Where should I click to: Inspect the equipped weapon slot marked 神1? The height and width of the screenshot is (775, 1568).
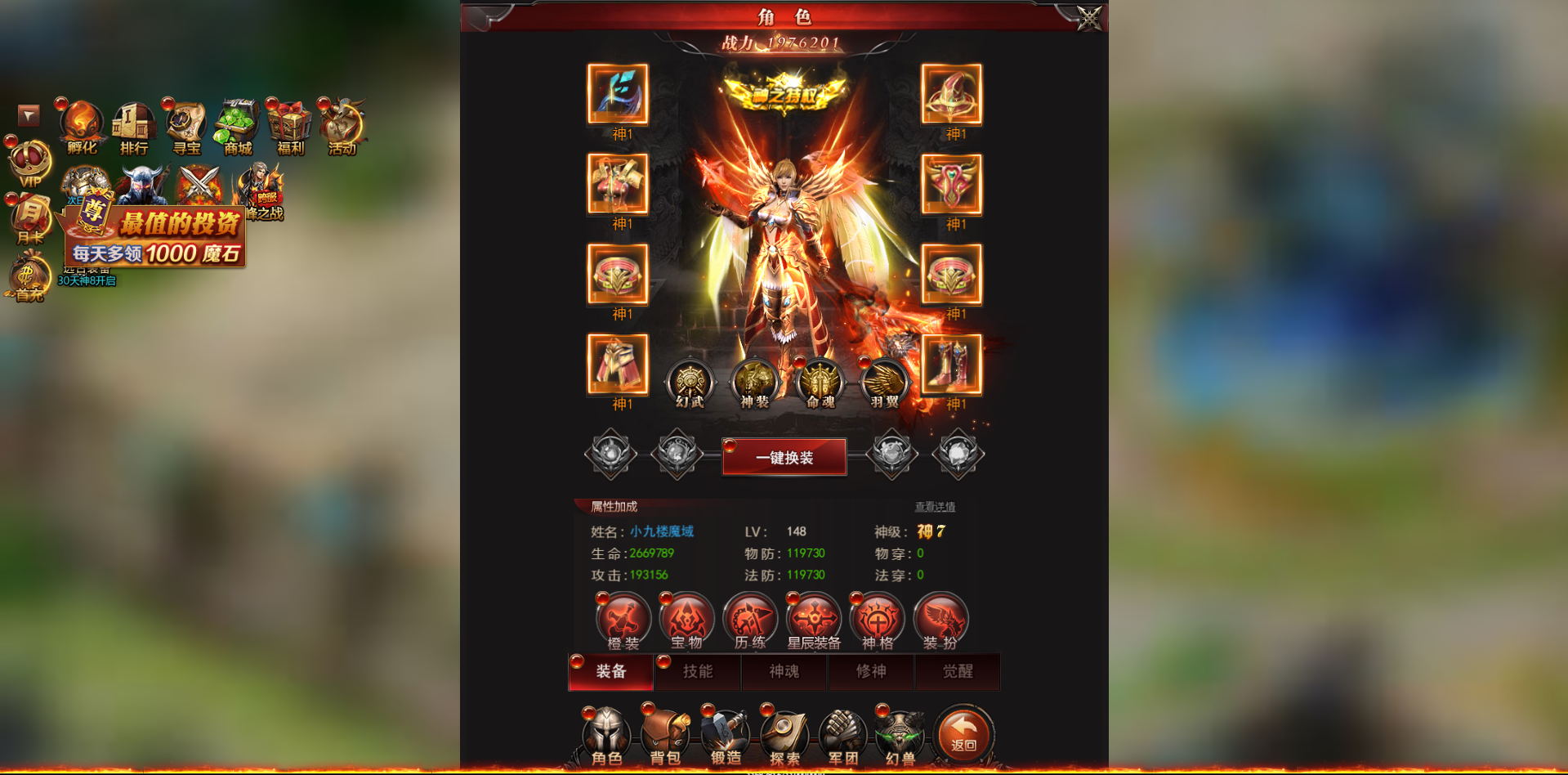point(619,95)
